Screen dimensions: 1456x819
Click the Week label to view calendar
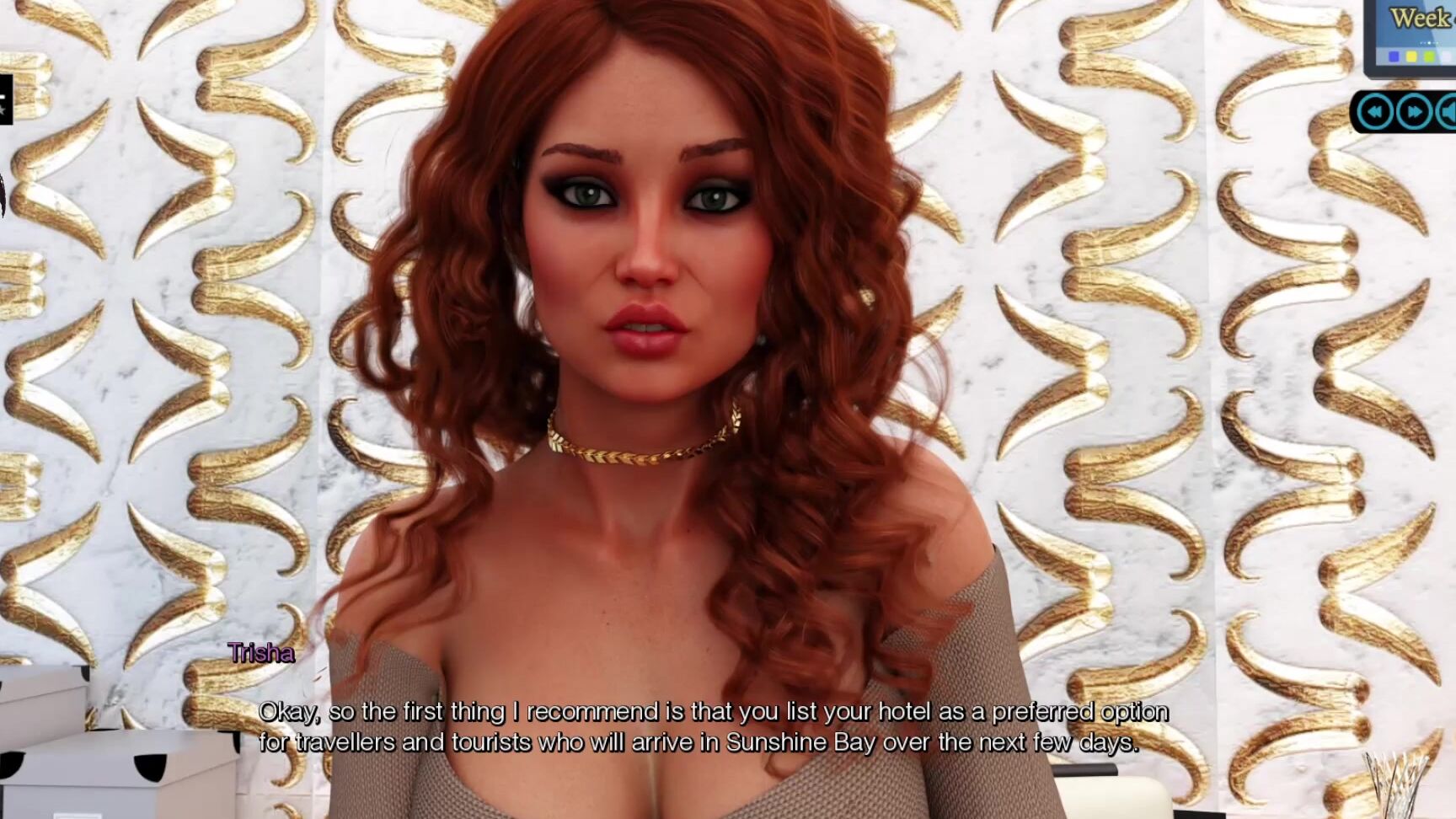[1420, 16]
